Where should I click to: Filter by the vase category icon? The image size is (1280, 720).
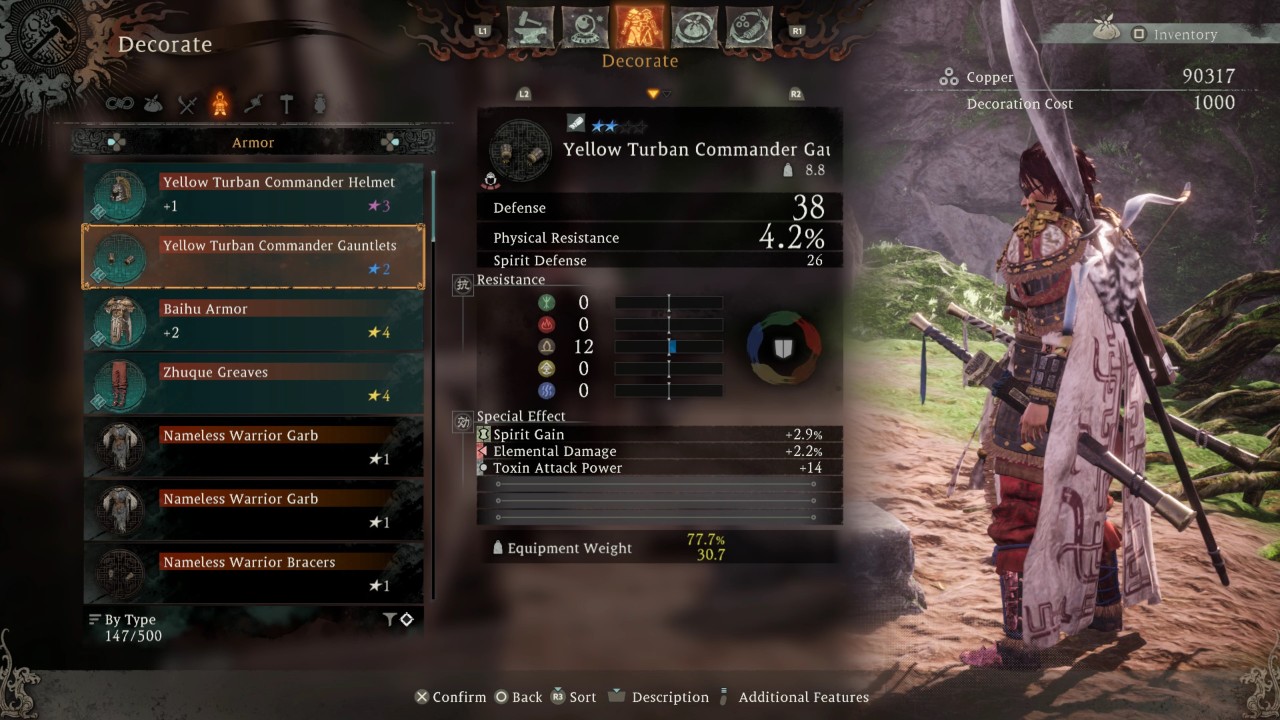point(320,104)
